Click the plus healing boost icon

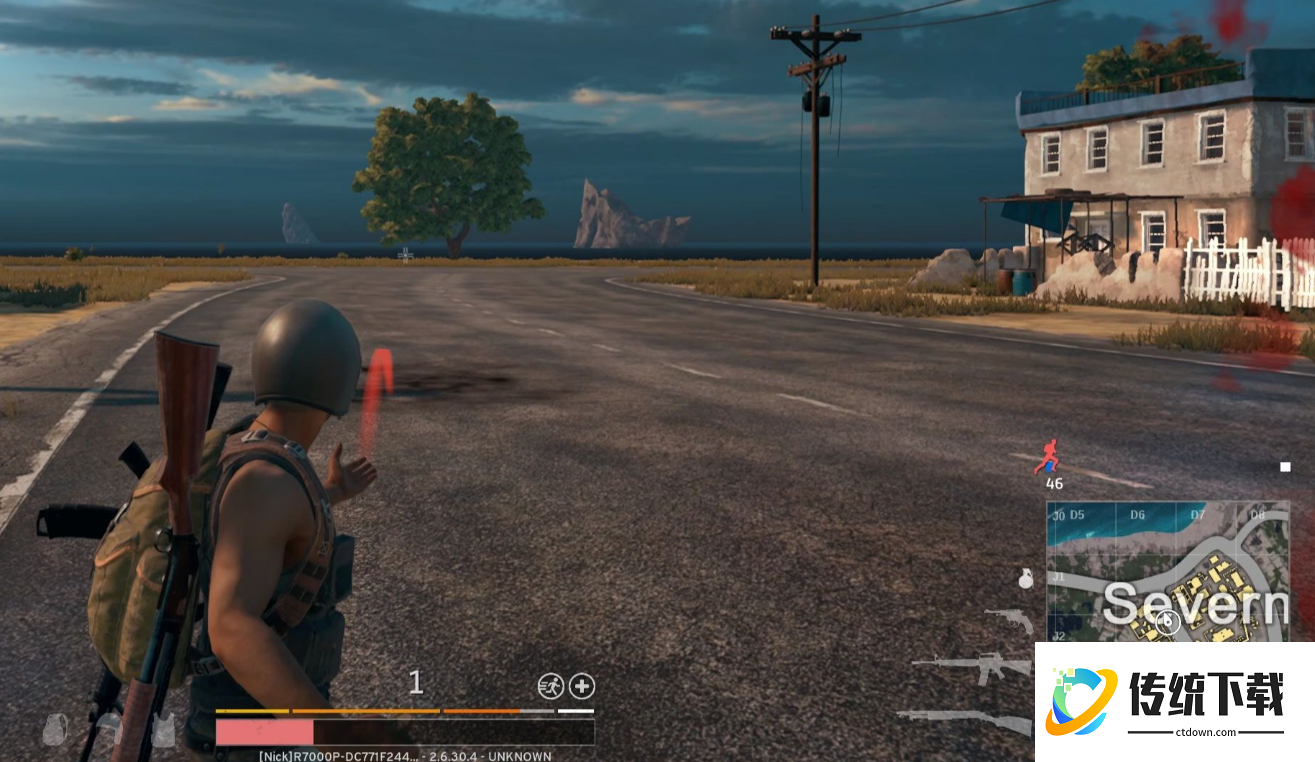(582, 686)
